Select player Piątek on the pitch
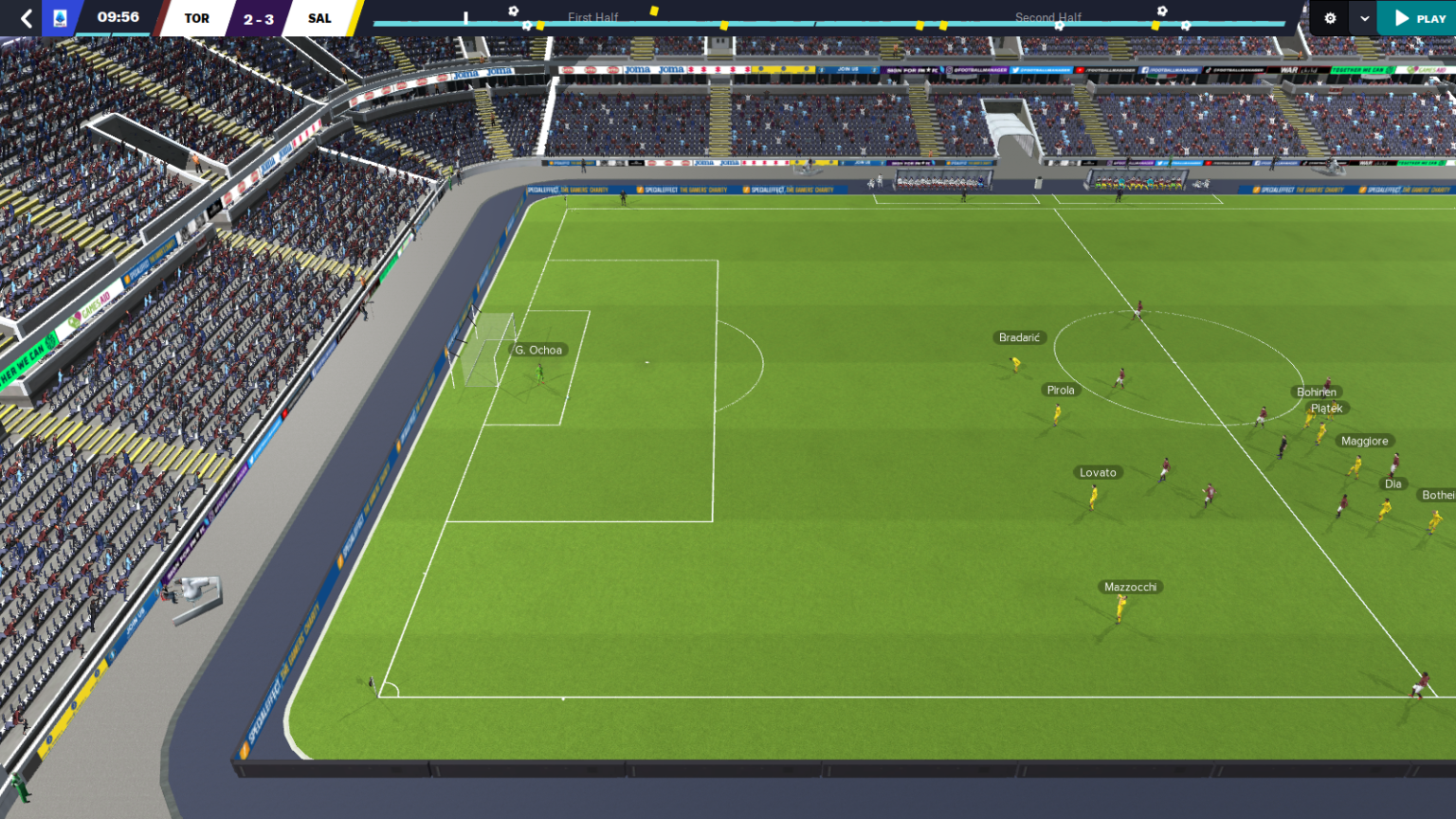This screenshot has height=819, width=1456. click(x=1327, y=408)
